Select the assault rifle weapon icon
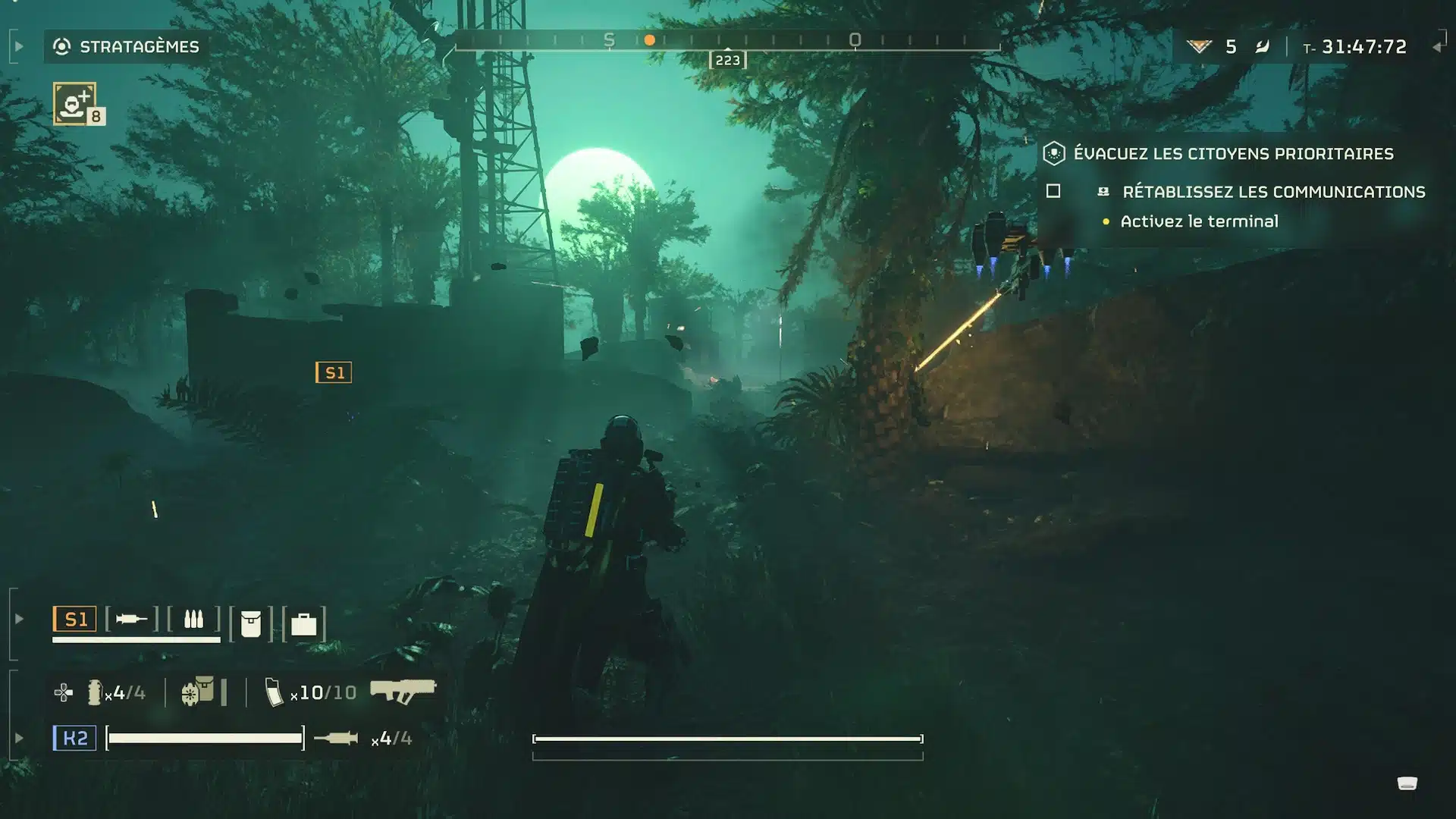The image size is (1456, 819). click(x=403, y=690)
